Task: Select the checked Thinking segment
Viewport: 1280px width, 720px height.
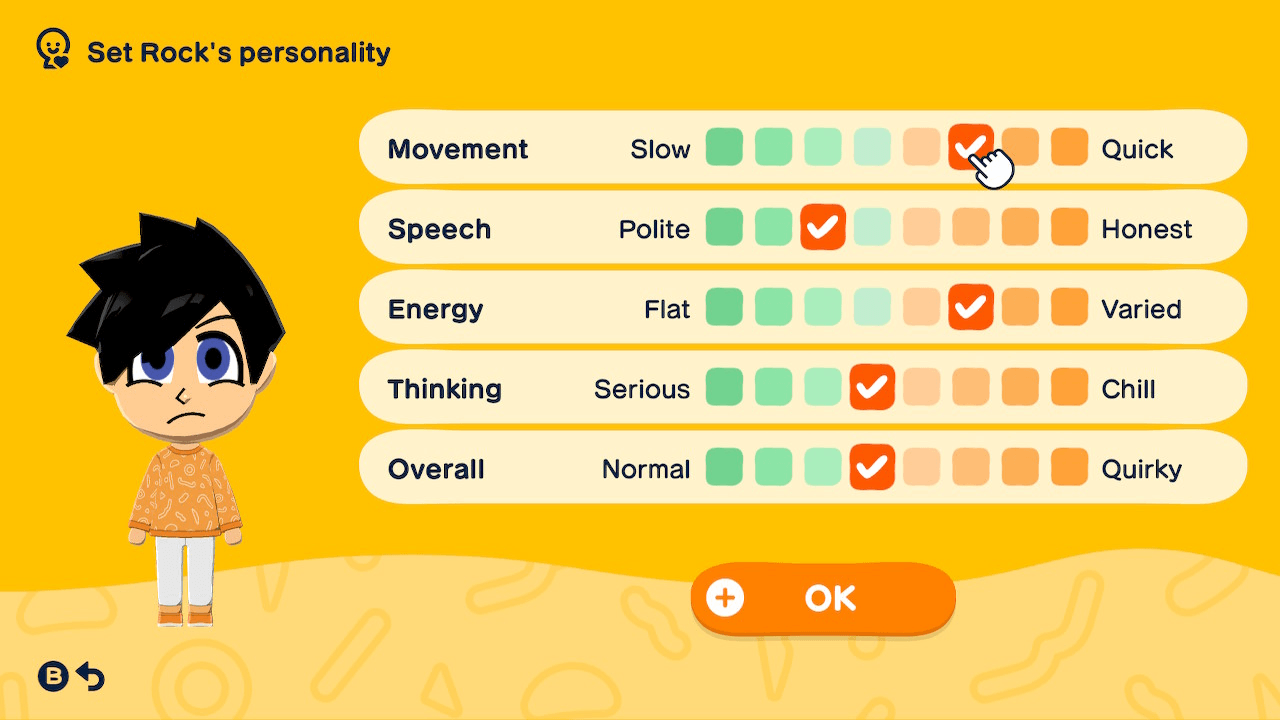Action: pos(872,388)
